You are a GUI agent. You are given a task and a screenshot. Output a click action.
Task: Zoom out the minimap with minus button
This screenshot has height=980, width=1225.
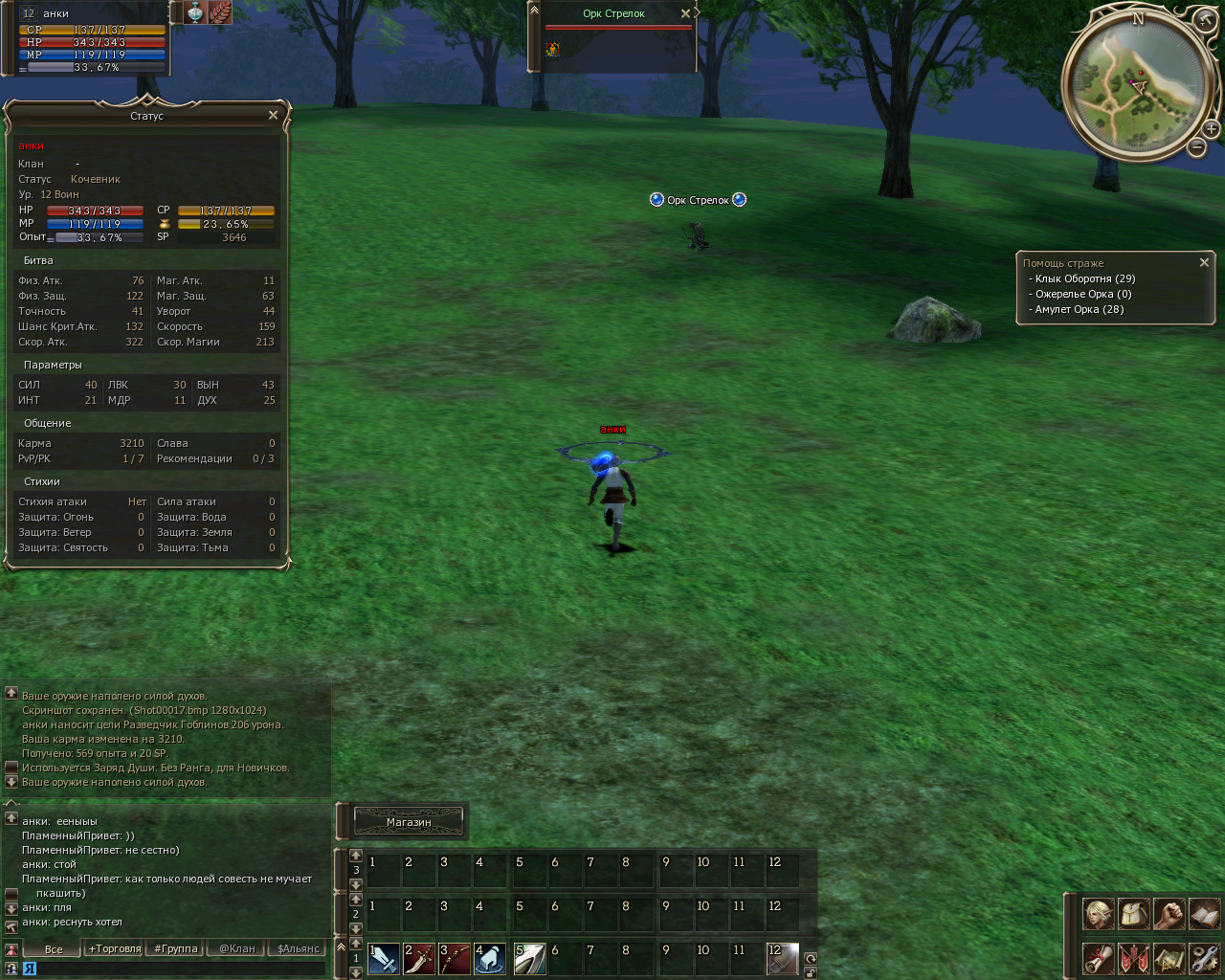tap(1197, 147)
